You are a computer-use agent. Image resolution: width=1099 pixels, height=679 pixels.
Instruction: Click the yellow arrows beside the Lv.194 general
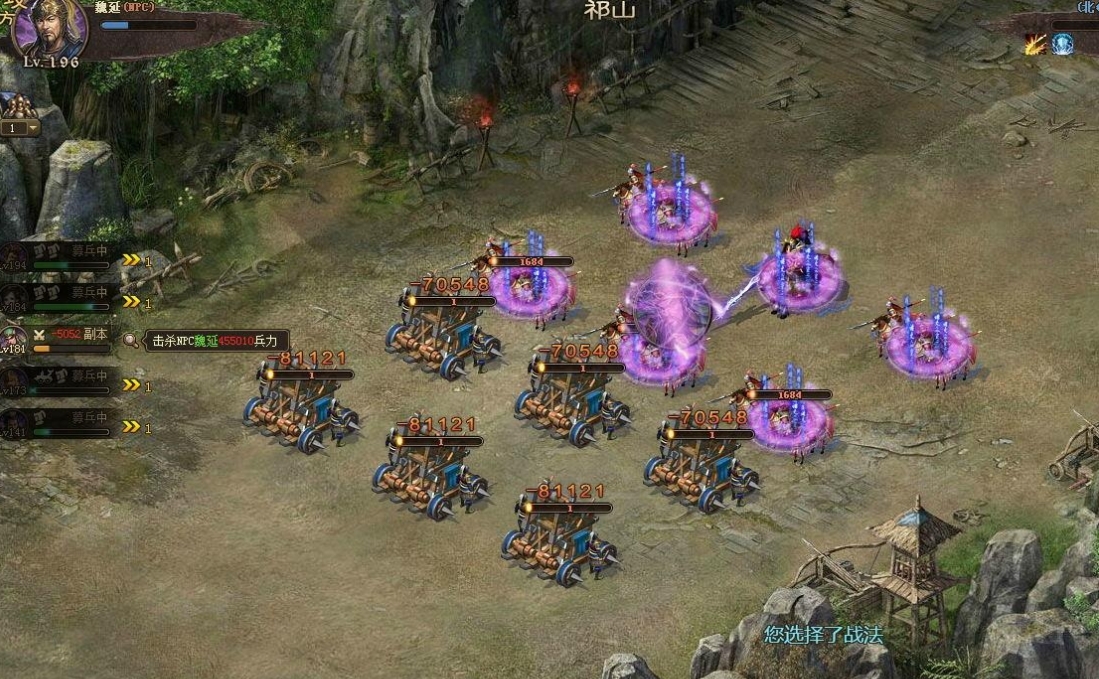point(131,260)
